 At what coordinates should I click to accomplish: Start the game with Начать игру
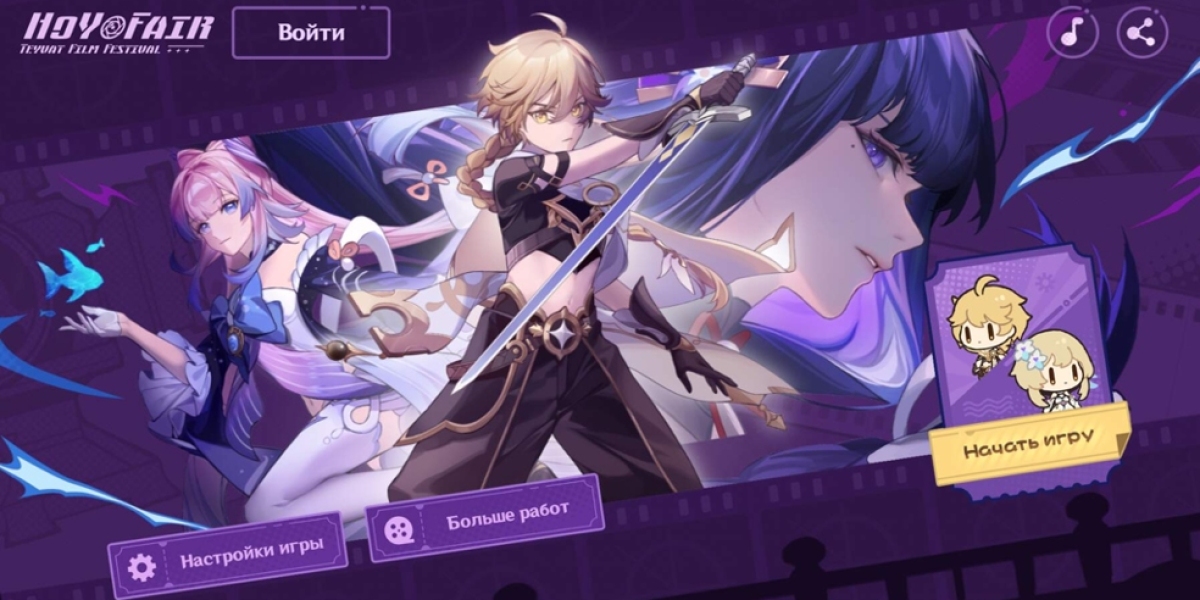click(x=1029, y=443)
